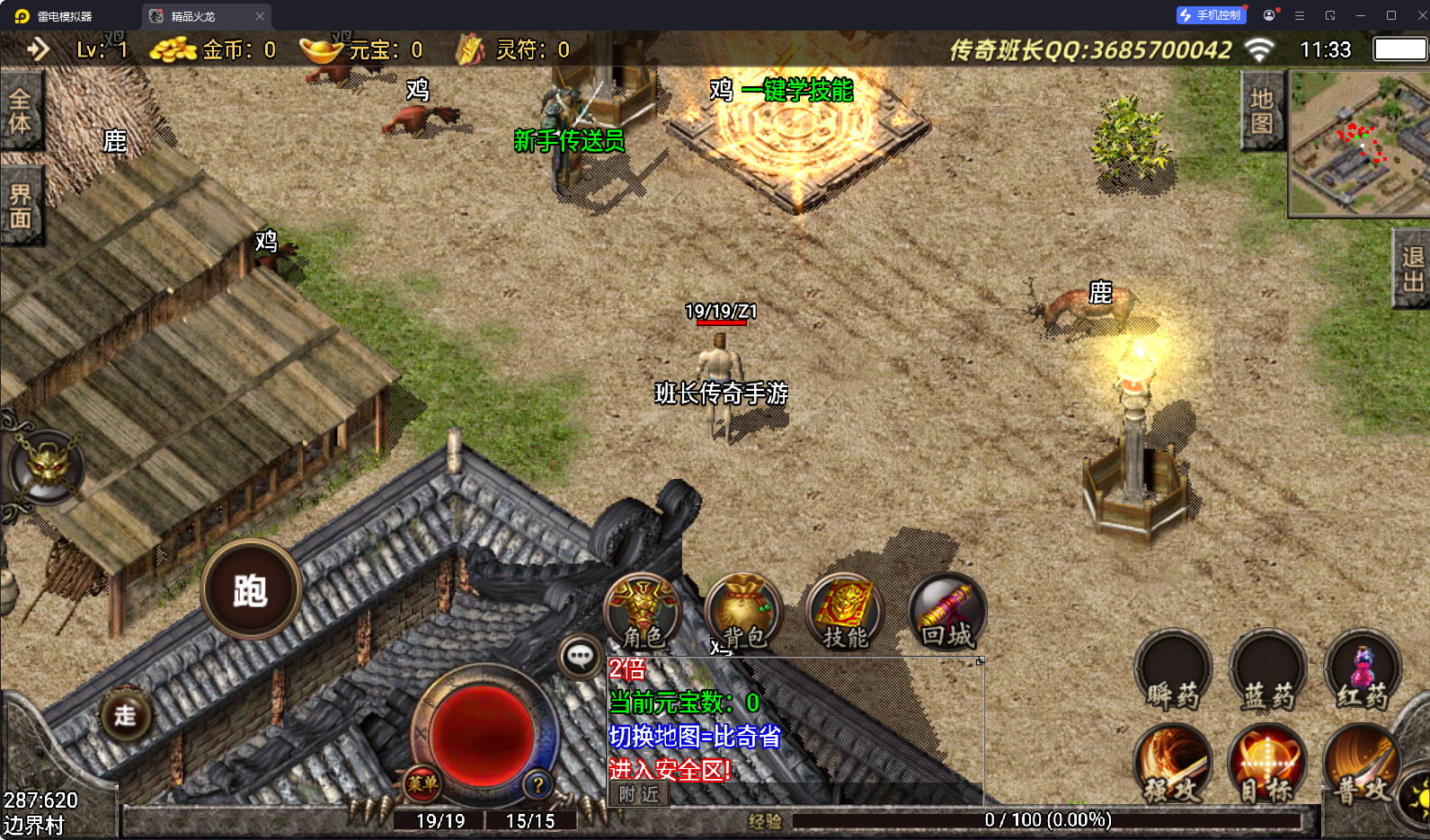Open the 角色 character panel

tap(642, 611)
